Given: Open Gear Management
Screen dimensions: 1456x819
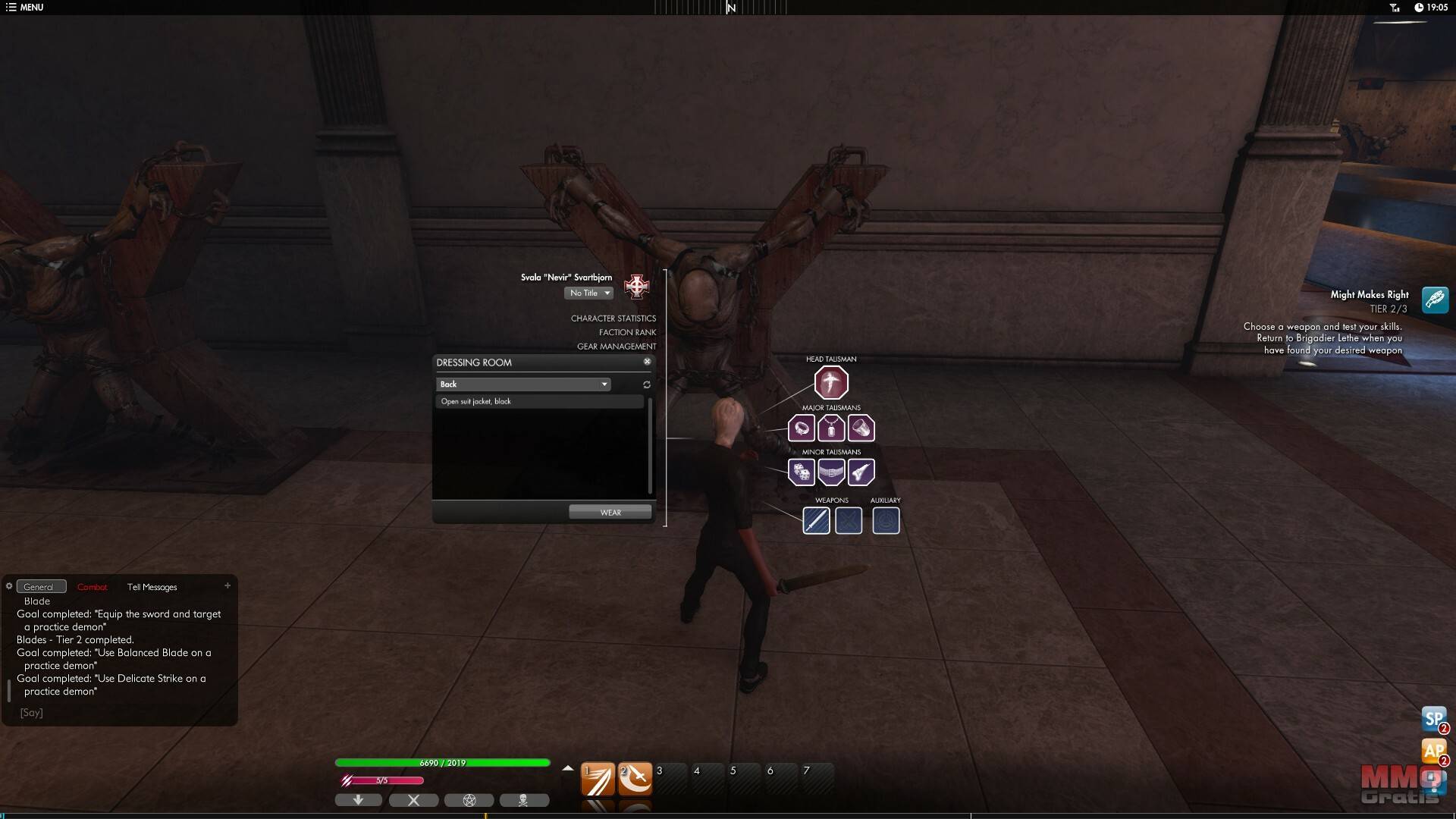Looking at the screenshot, I should click(x=616, y=347).
